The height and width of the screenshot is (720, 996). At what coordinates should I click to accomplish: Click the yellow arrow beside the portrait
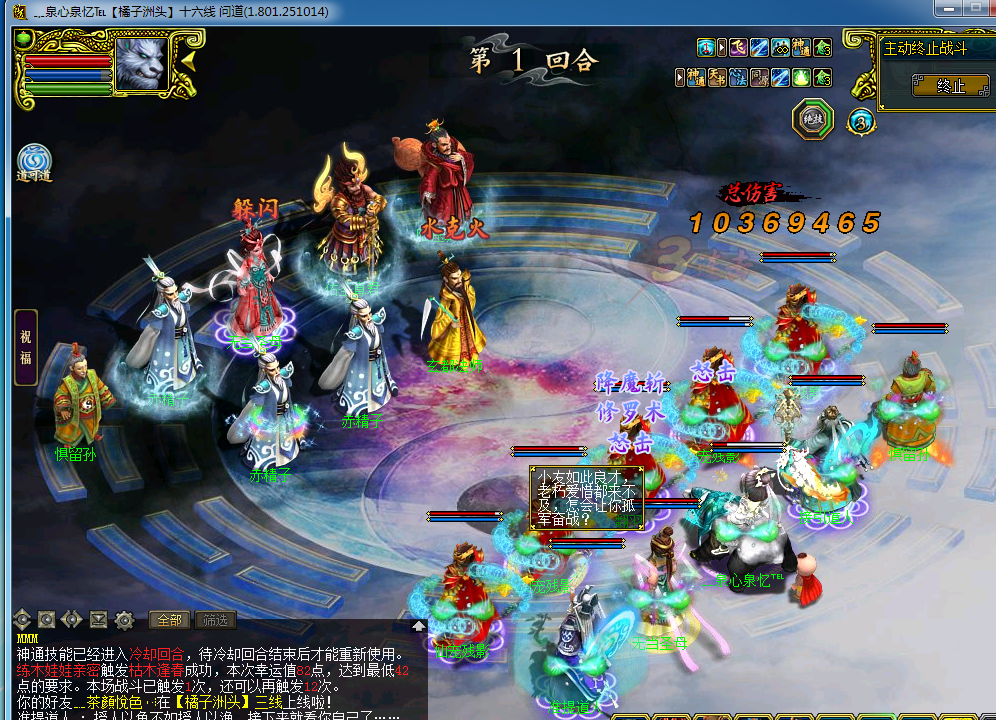tap(187, 62)
